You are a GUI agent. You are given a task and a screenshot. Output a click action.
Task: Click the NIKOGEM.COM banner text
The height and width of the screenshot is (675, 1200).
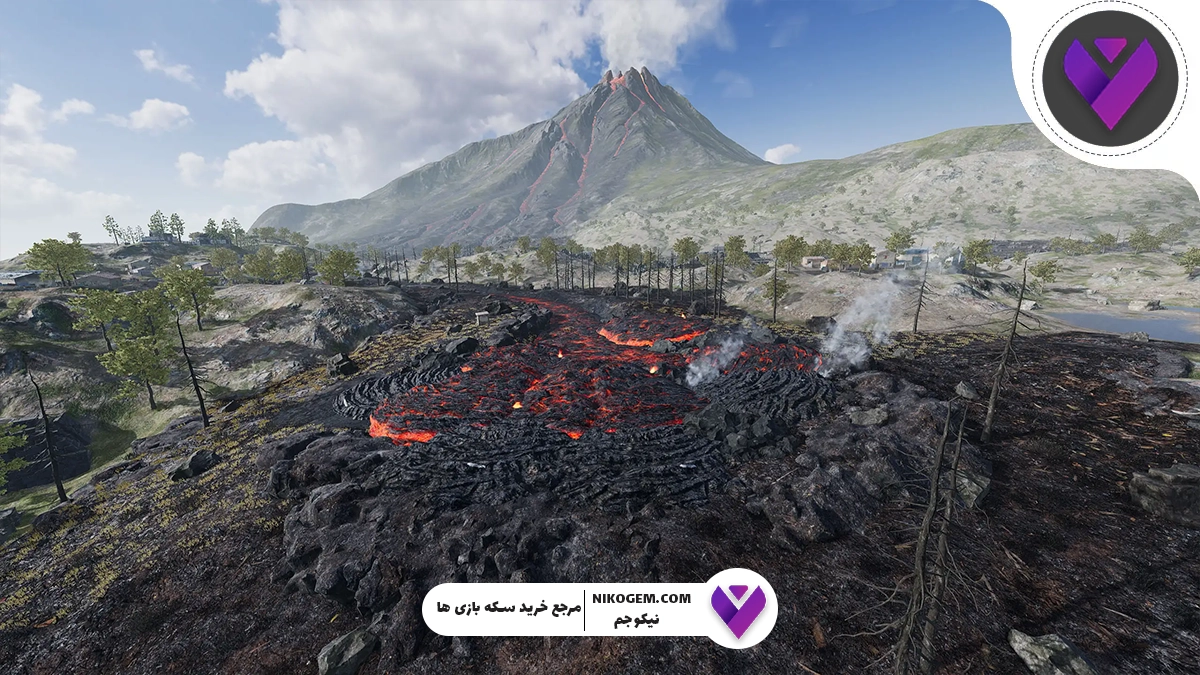tap(642, 598)
